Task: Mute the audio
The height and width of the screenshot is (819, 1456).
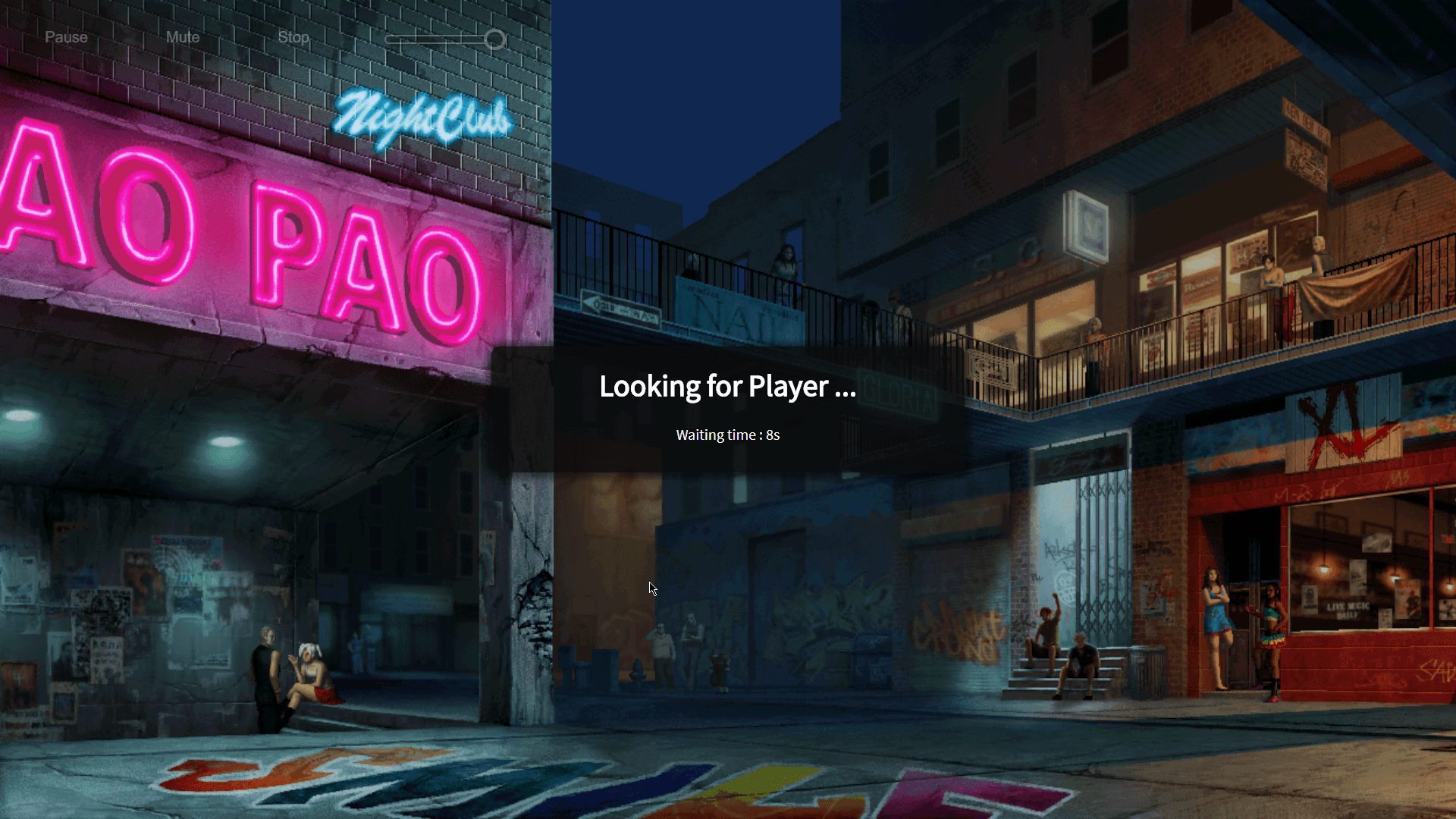Action: 183,37
